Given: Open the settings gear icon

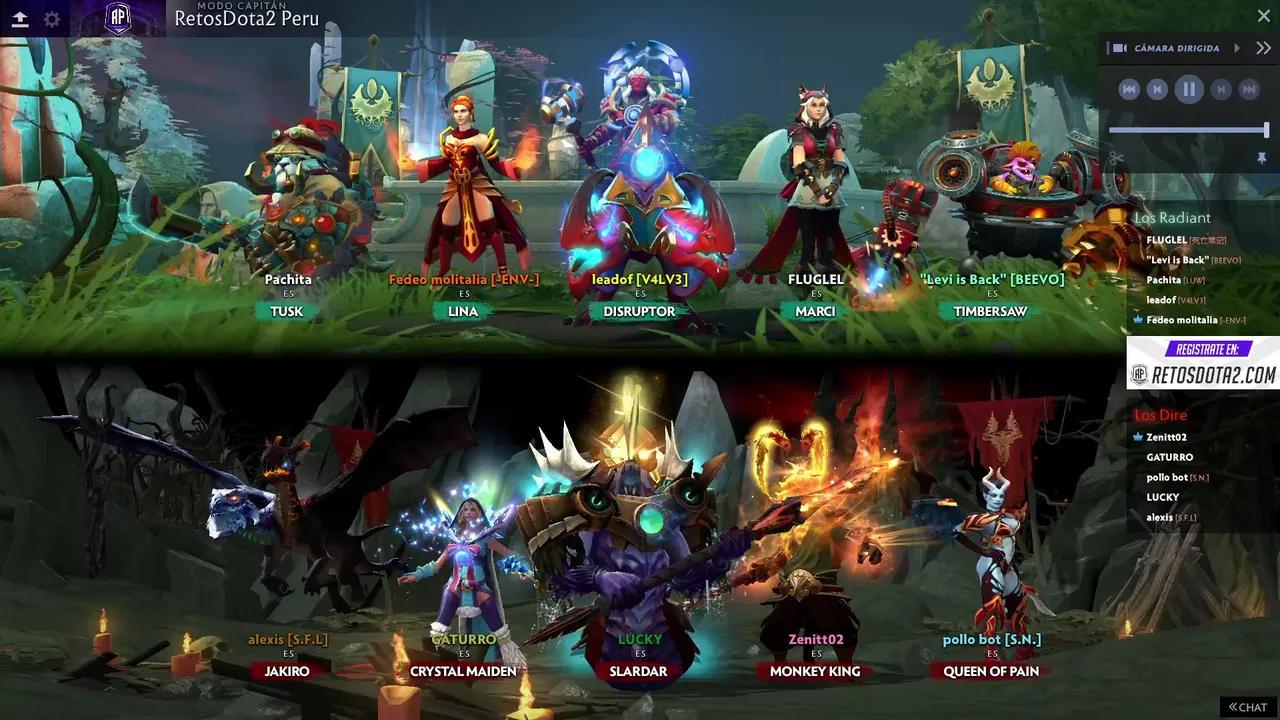Looking at the screenshot, I should [52, 19].
